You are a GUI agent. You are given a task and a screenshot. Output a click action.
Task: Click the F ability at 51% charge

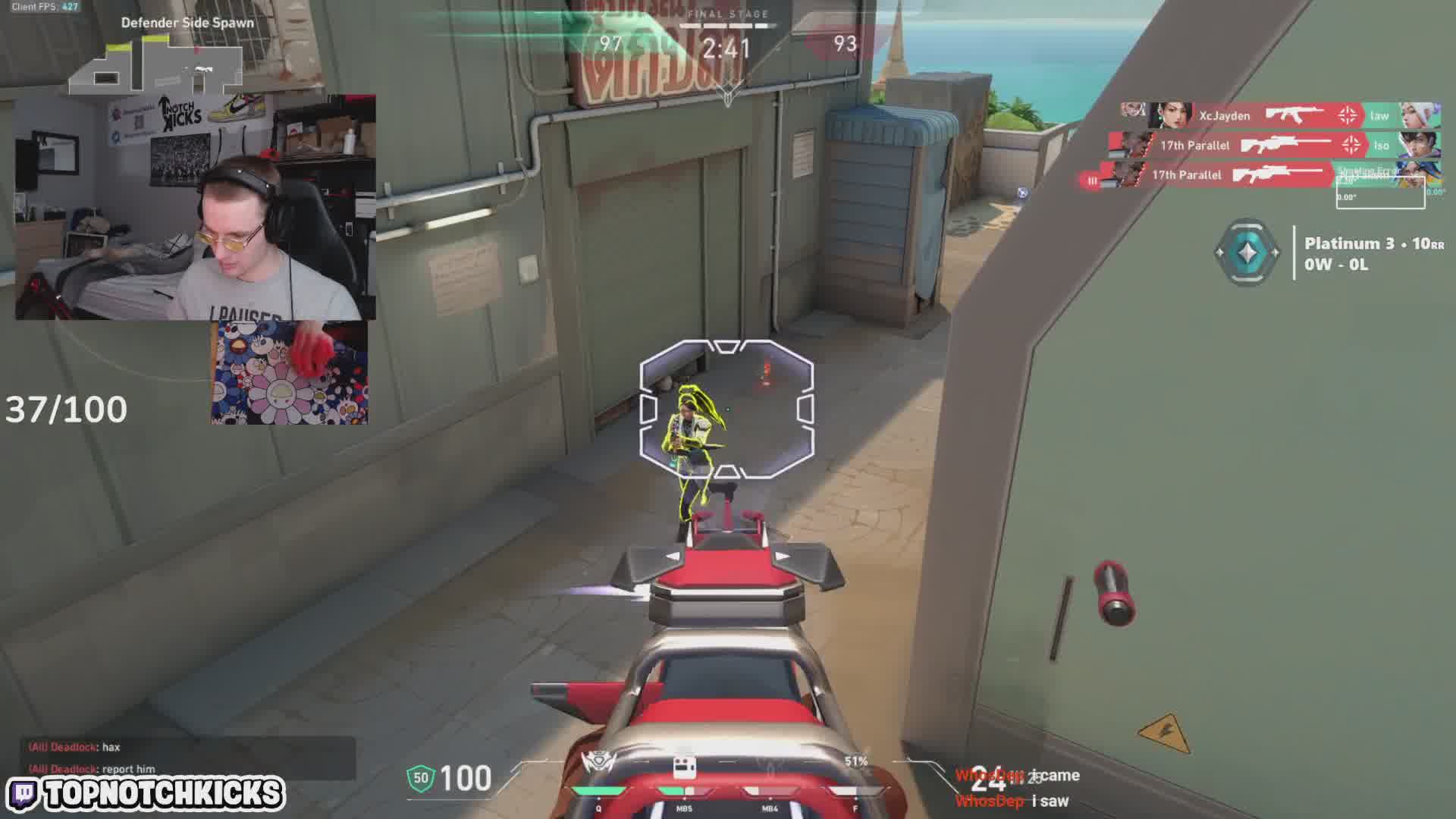pos(855,773)
